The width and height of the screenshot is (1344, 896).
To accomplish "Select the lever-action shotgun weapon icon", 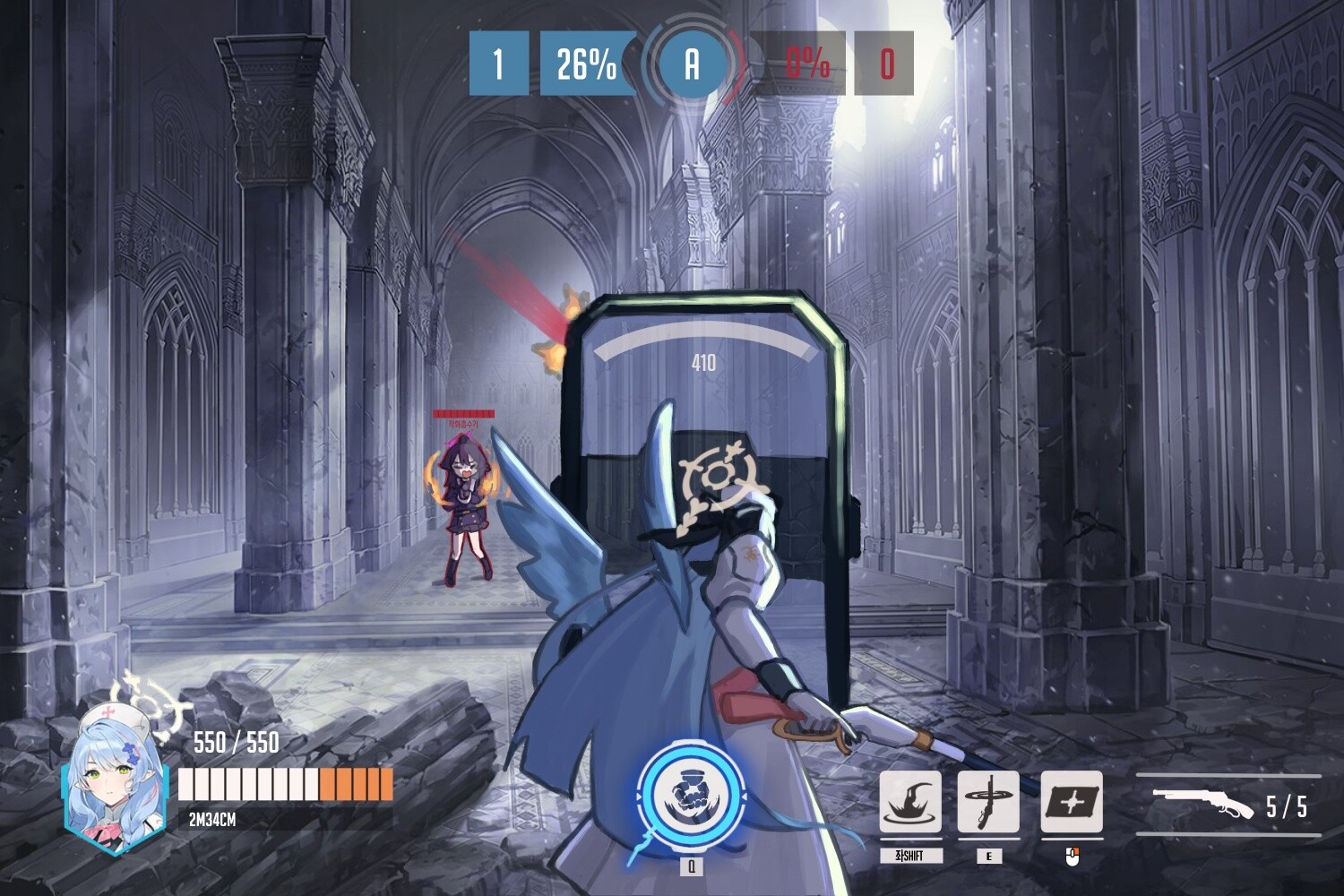I will coord(1202,803).
